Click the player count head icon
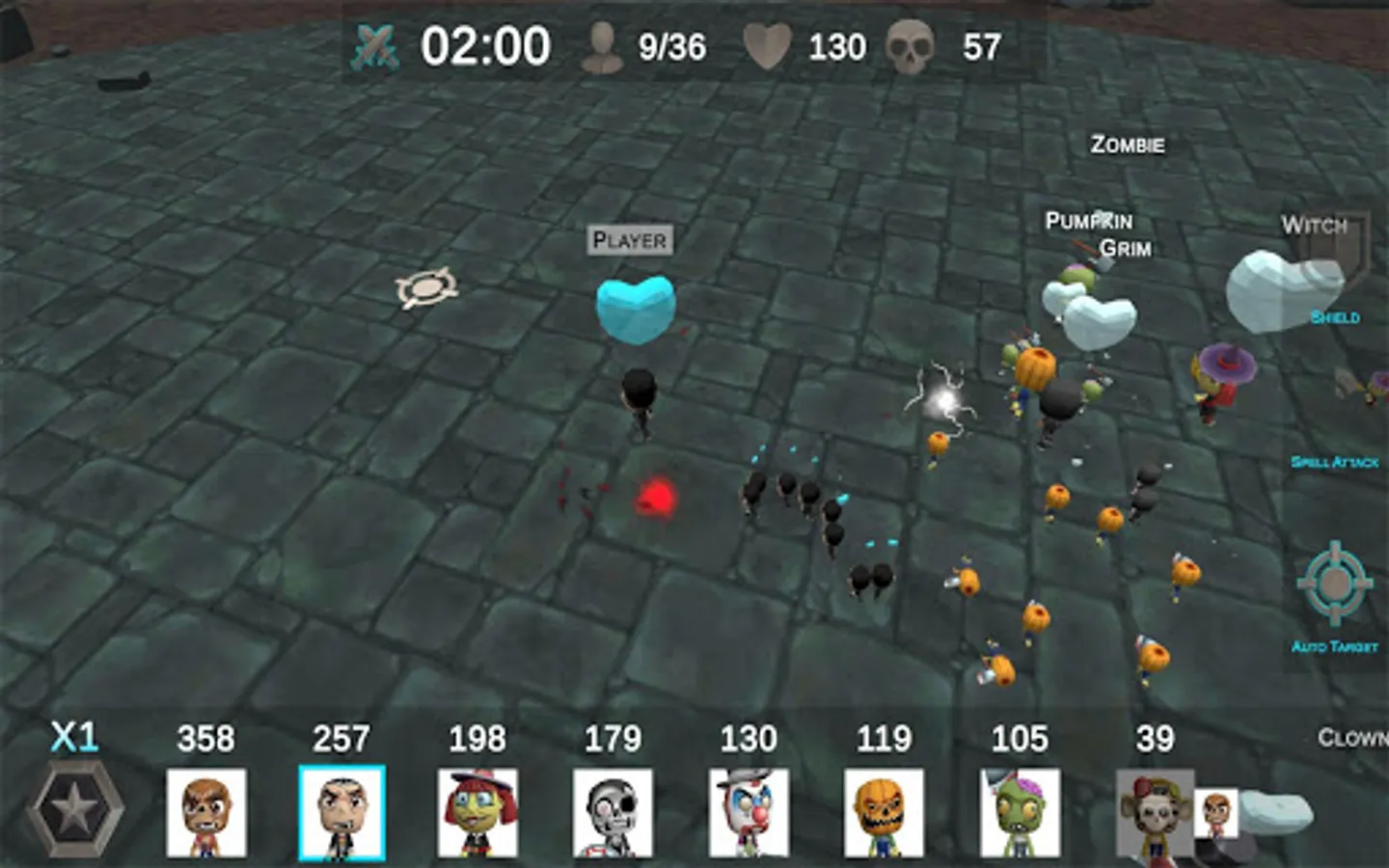This screenshot has height=868, width=1389. click(600, 46)
